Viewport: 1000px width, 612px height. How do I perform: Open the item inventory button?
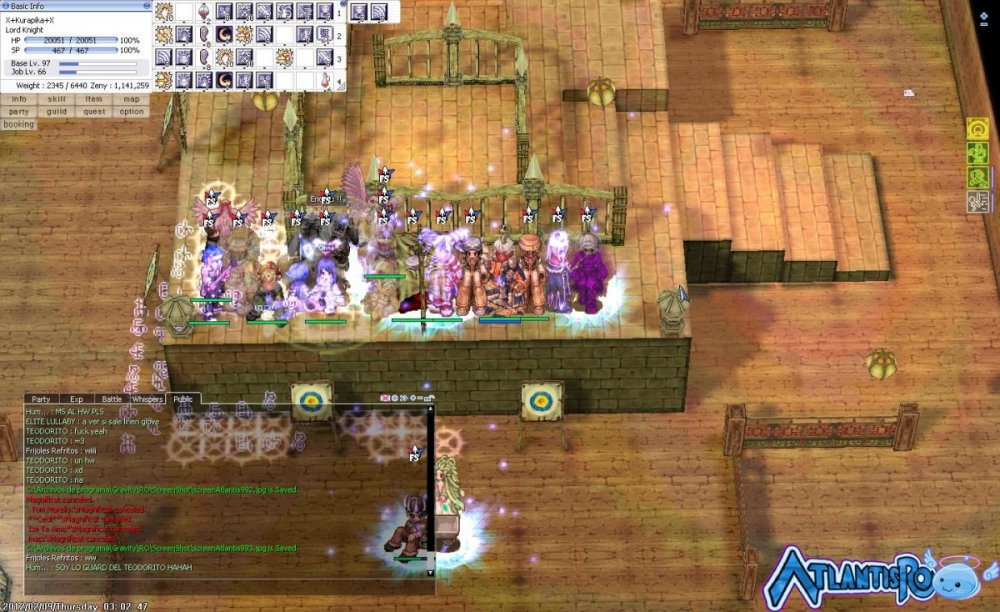click(x=94, y=99)
